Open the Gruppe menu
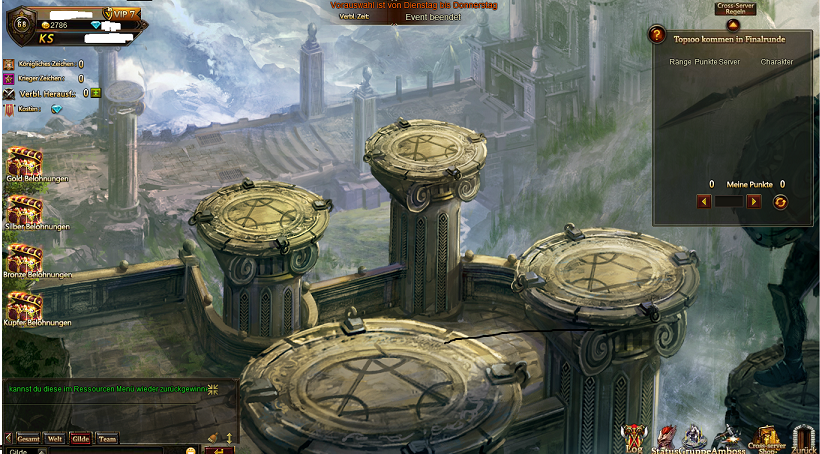 click(x=695, y=436)
